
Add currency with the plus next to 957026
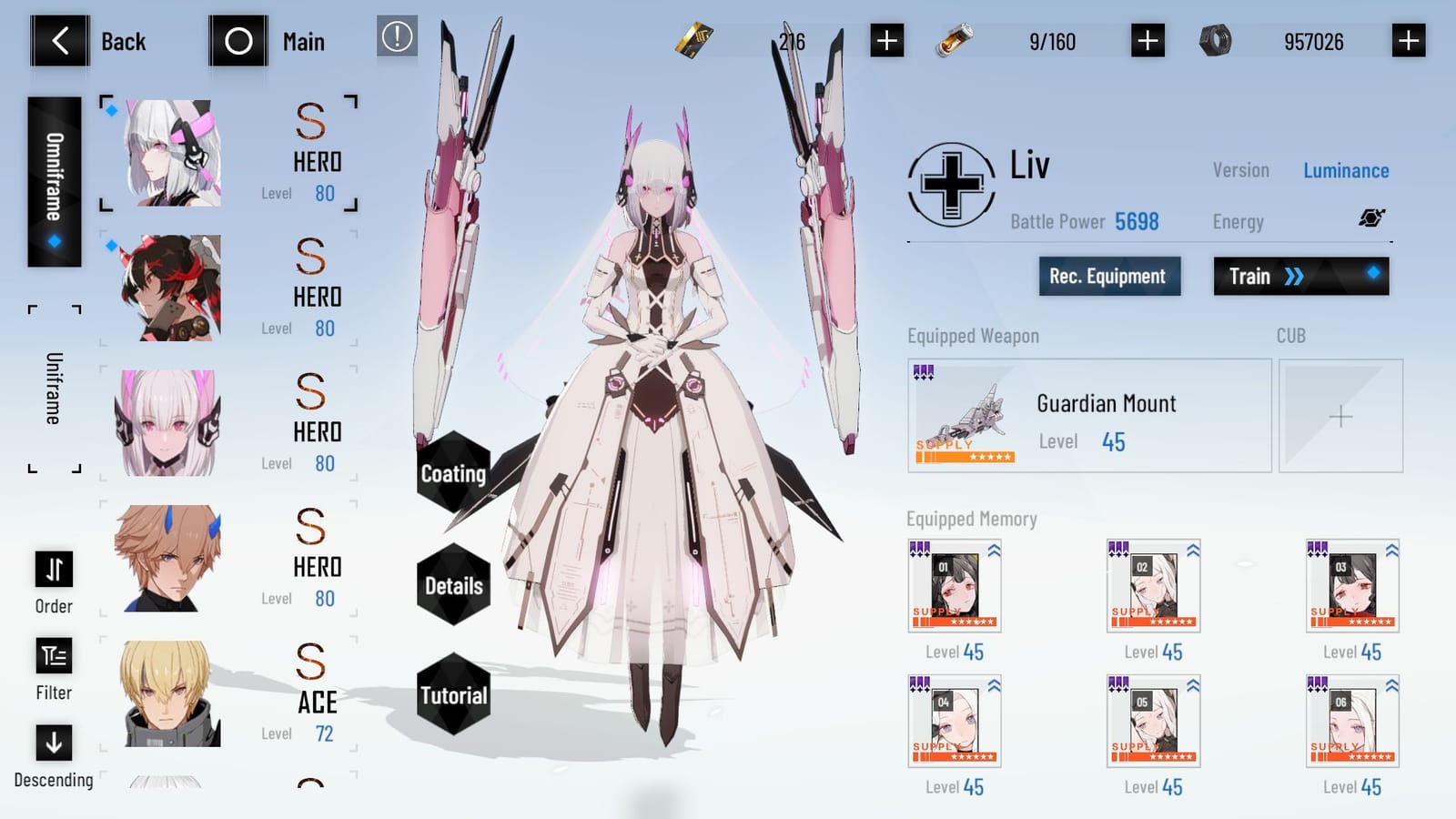[1410, 39]
